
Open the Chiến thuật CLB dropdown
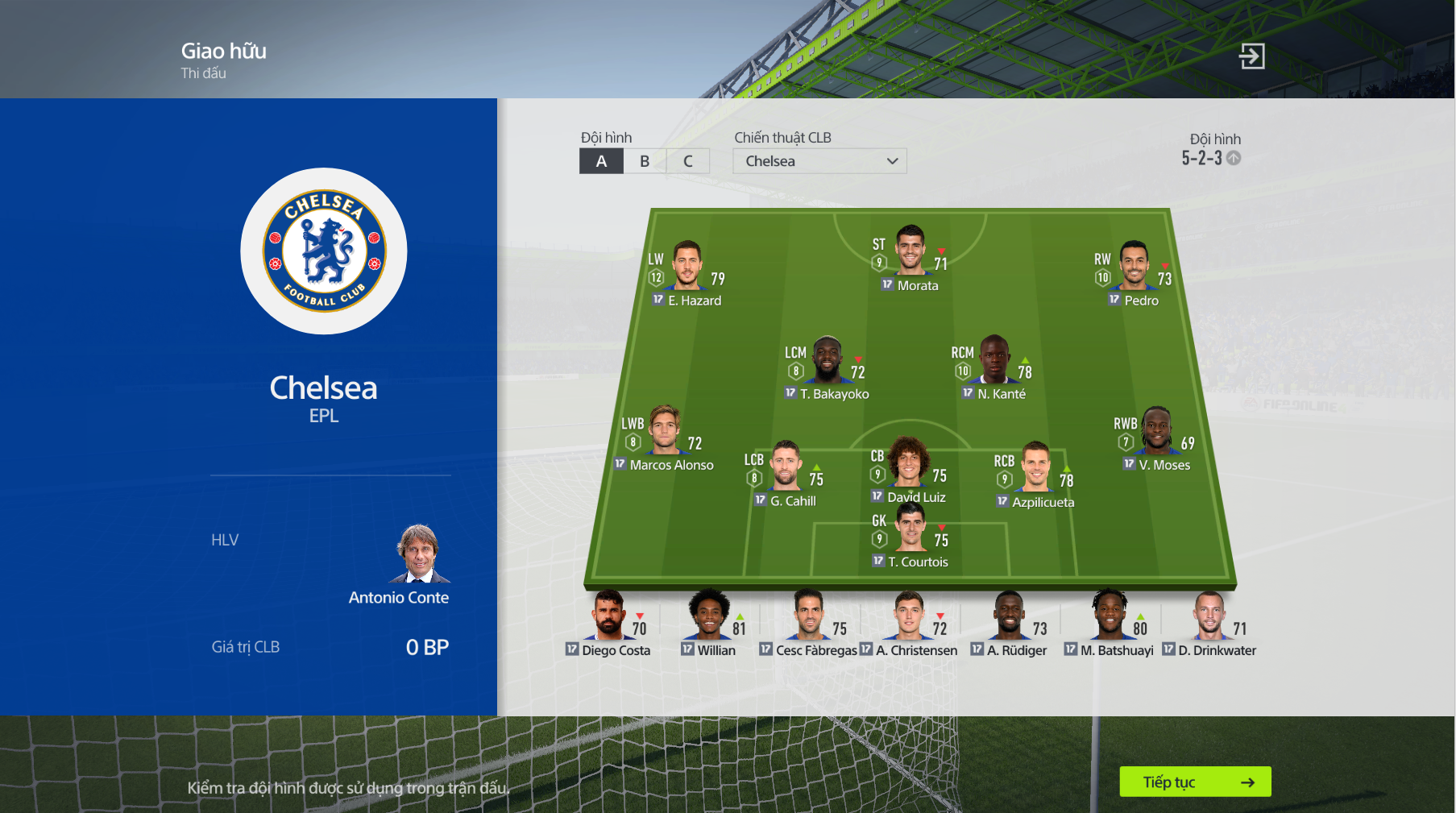point(819,160)
